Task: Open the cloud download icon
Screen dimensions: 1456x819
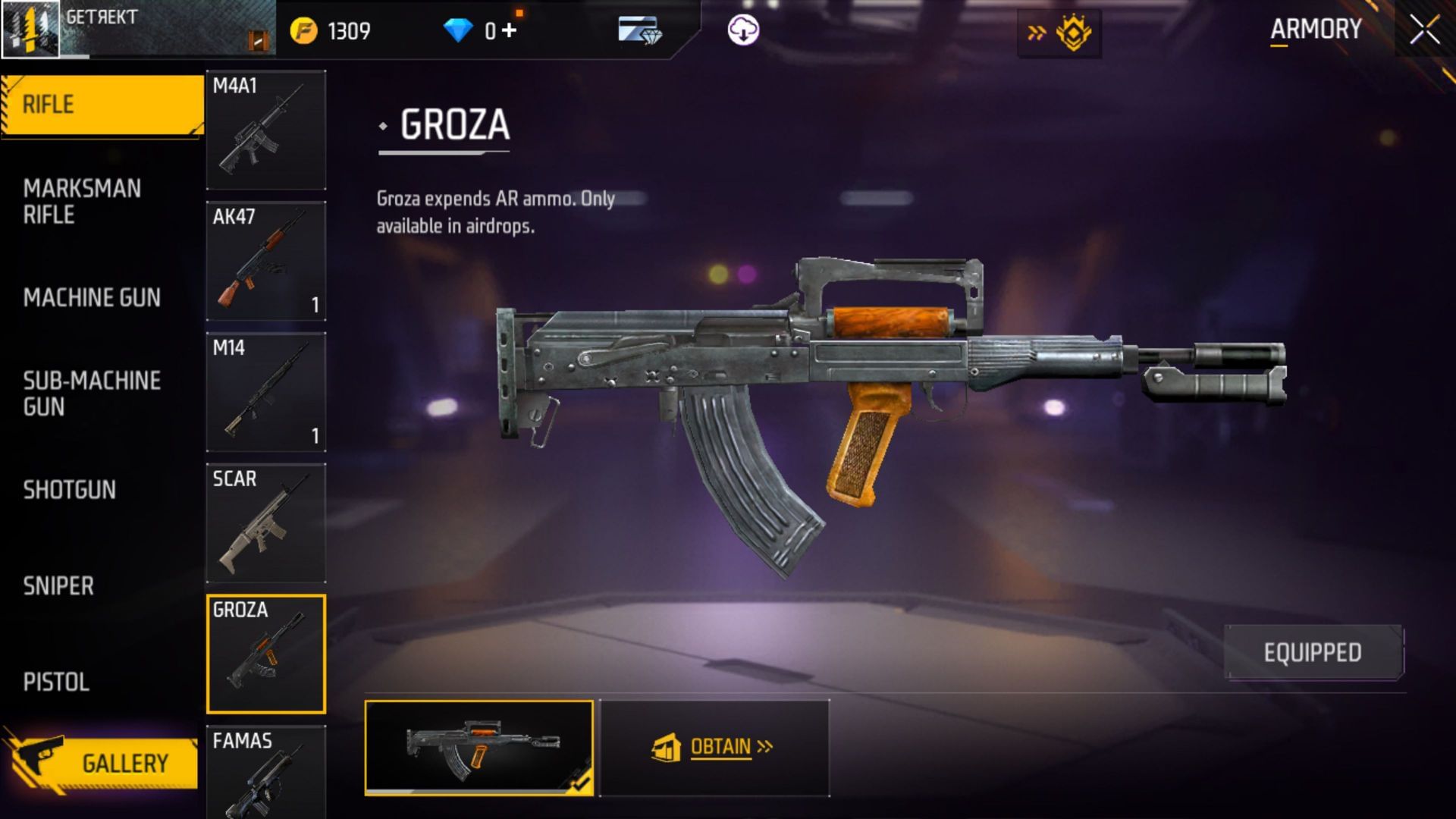Action: (743, 30)
